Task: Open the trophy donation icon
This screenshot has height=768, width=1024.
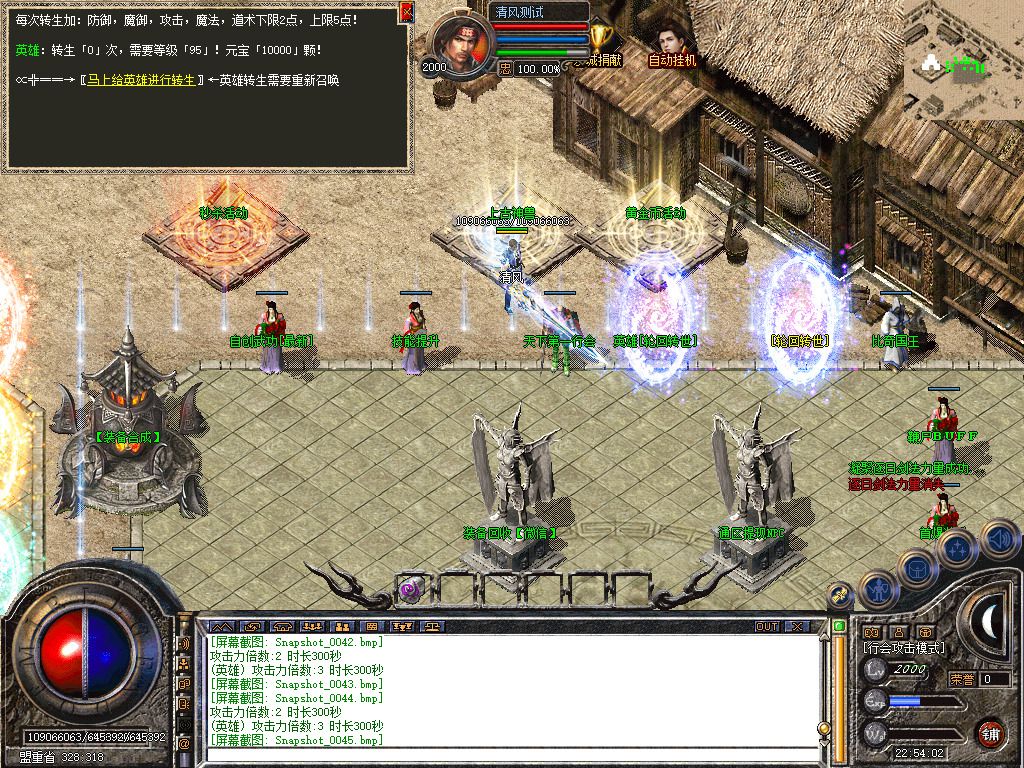Action: click(600, 38)
